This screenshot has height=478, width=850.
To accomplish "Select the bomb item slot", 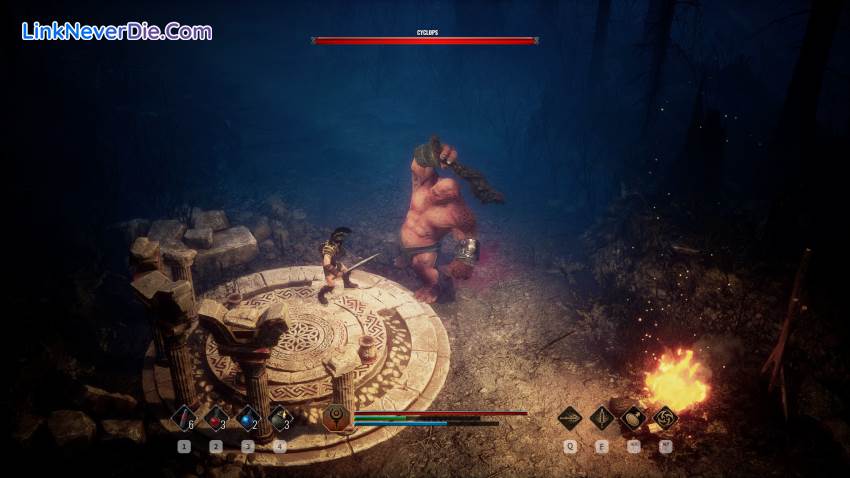I will 281,418.
